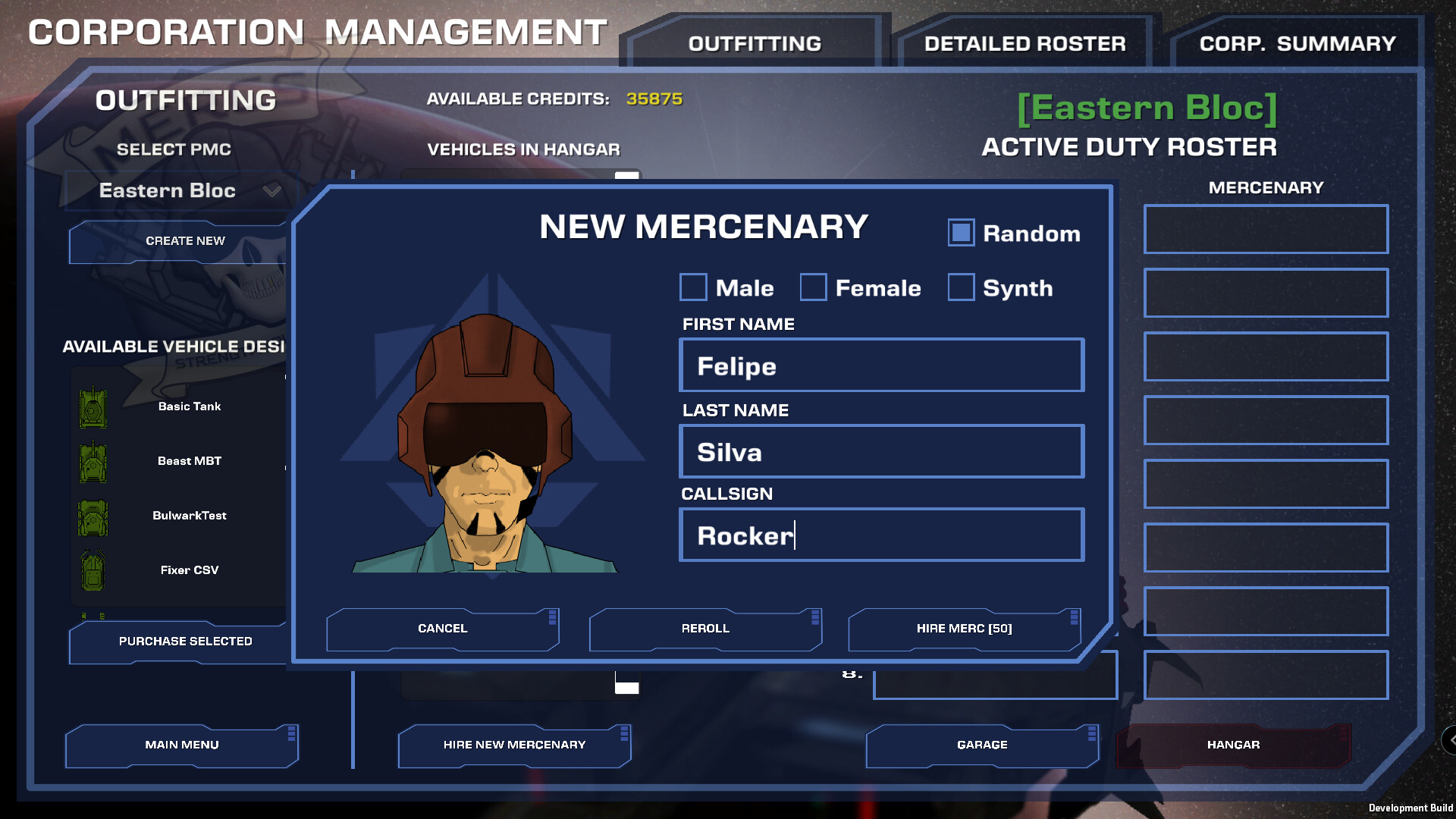Select the Beast MBT vehicle icon
Screen dimensions: 1456x819
point(93,461)
